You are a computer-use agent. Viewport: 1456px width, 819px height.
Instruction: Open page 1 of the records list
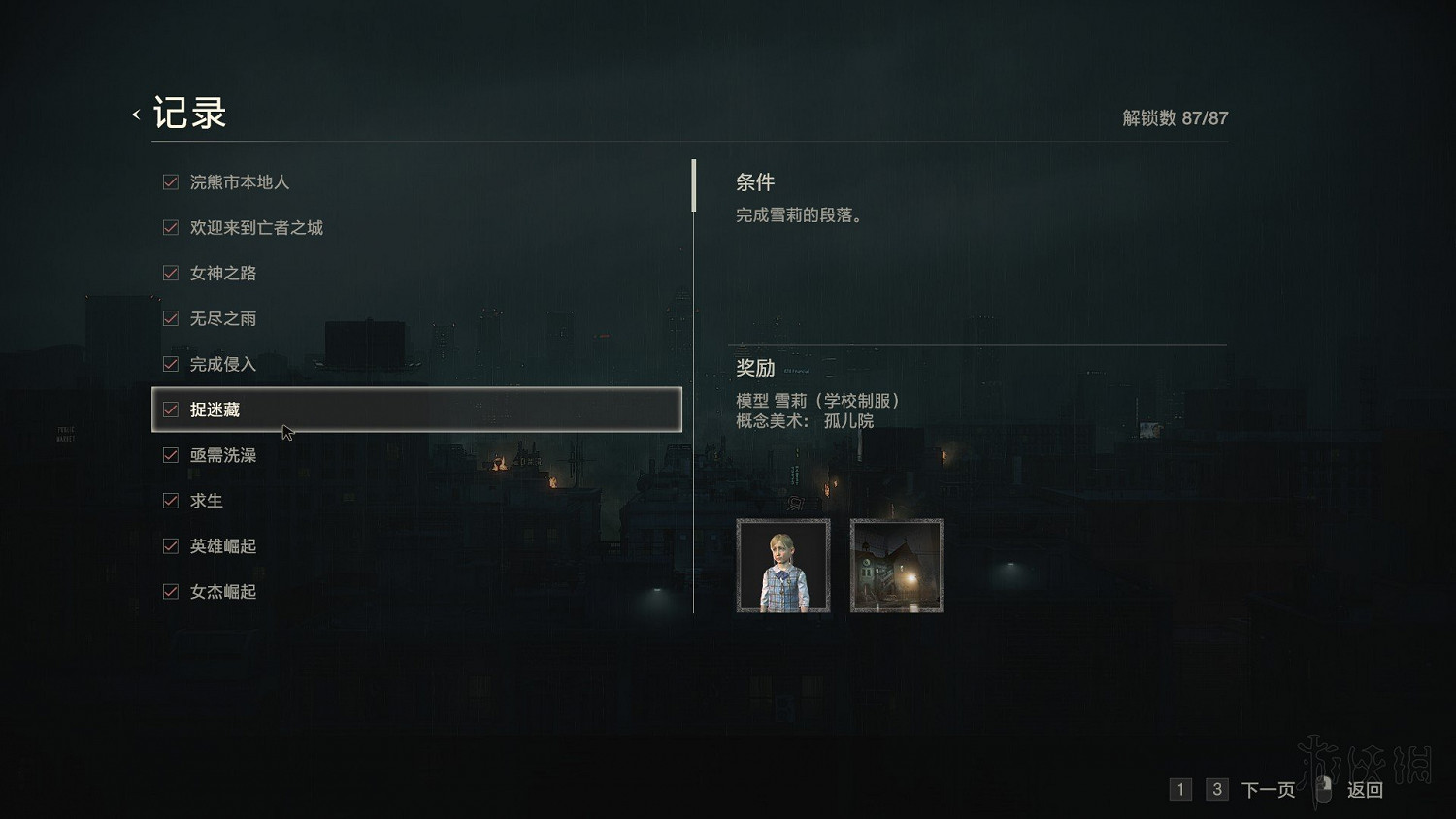click(1180, 789)
